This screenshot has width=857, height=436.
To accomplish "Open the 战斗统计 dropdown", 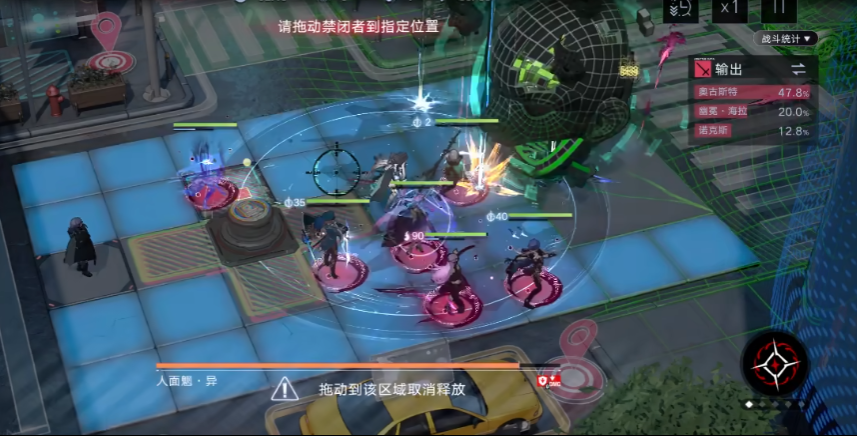I will pyautogui.click(x=789, y=39).
